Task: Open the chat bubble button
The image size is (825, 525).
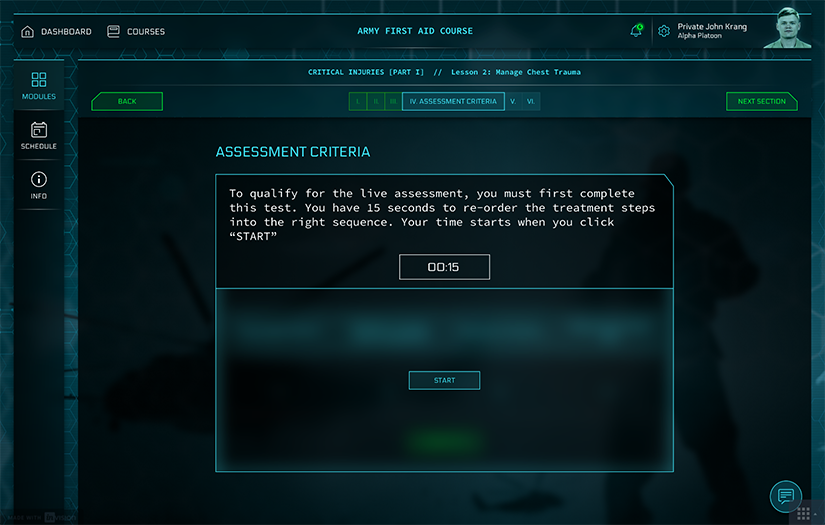Action: click(x=786, y=496)
